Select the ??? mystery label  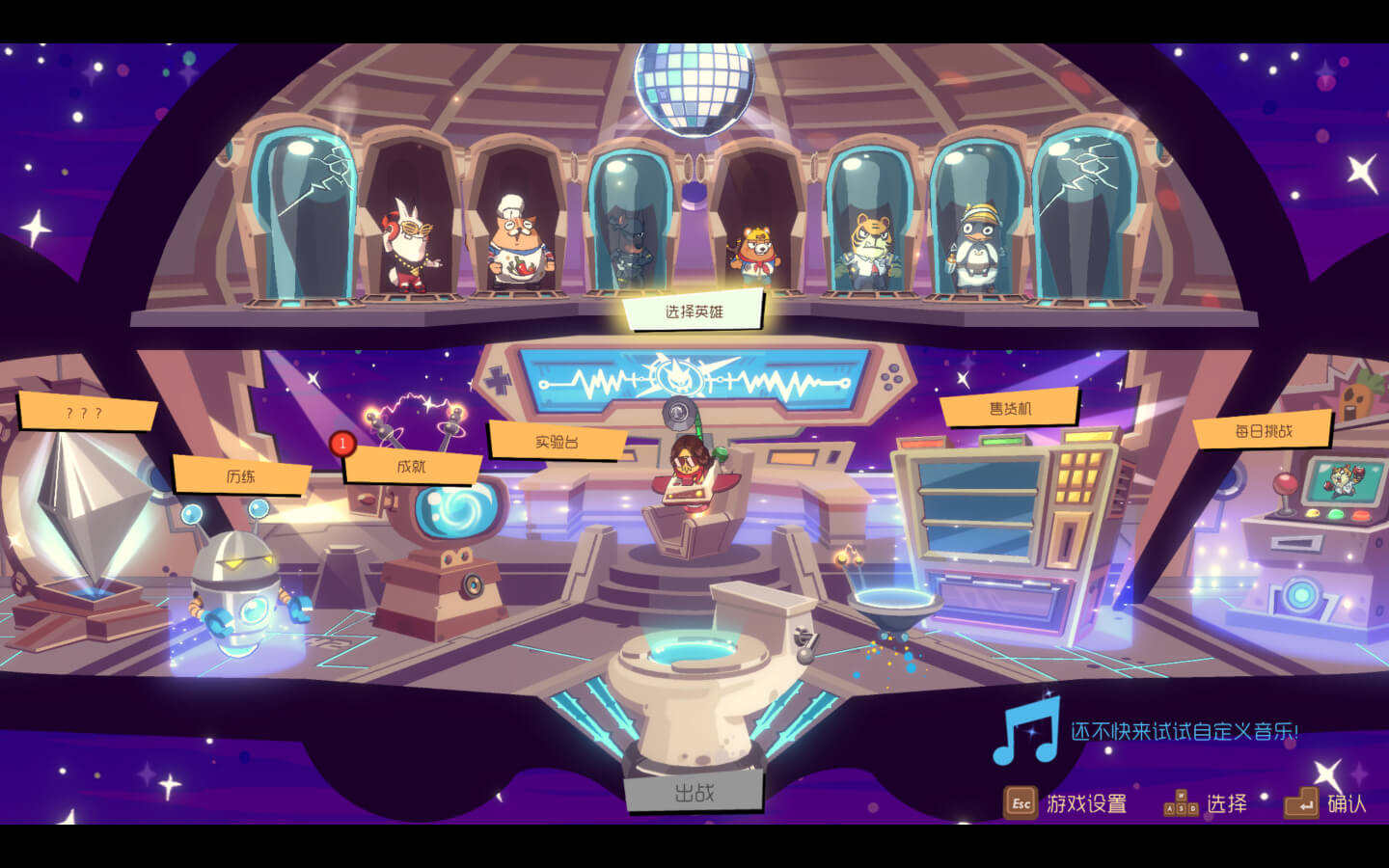pos(86,413)
